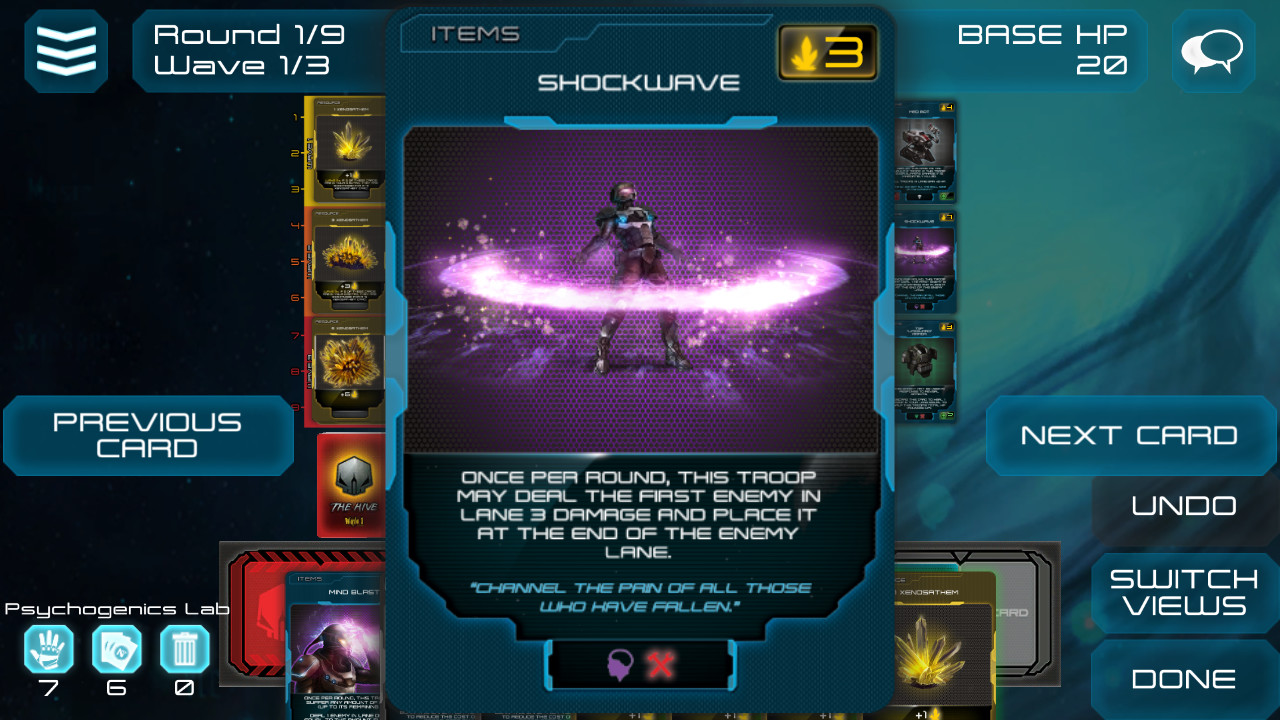
Task: Select the Med Bot card thumbnail on the right
Action: coord(922,150)
